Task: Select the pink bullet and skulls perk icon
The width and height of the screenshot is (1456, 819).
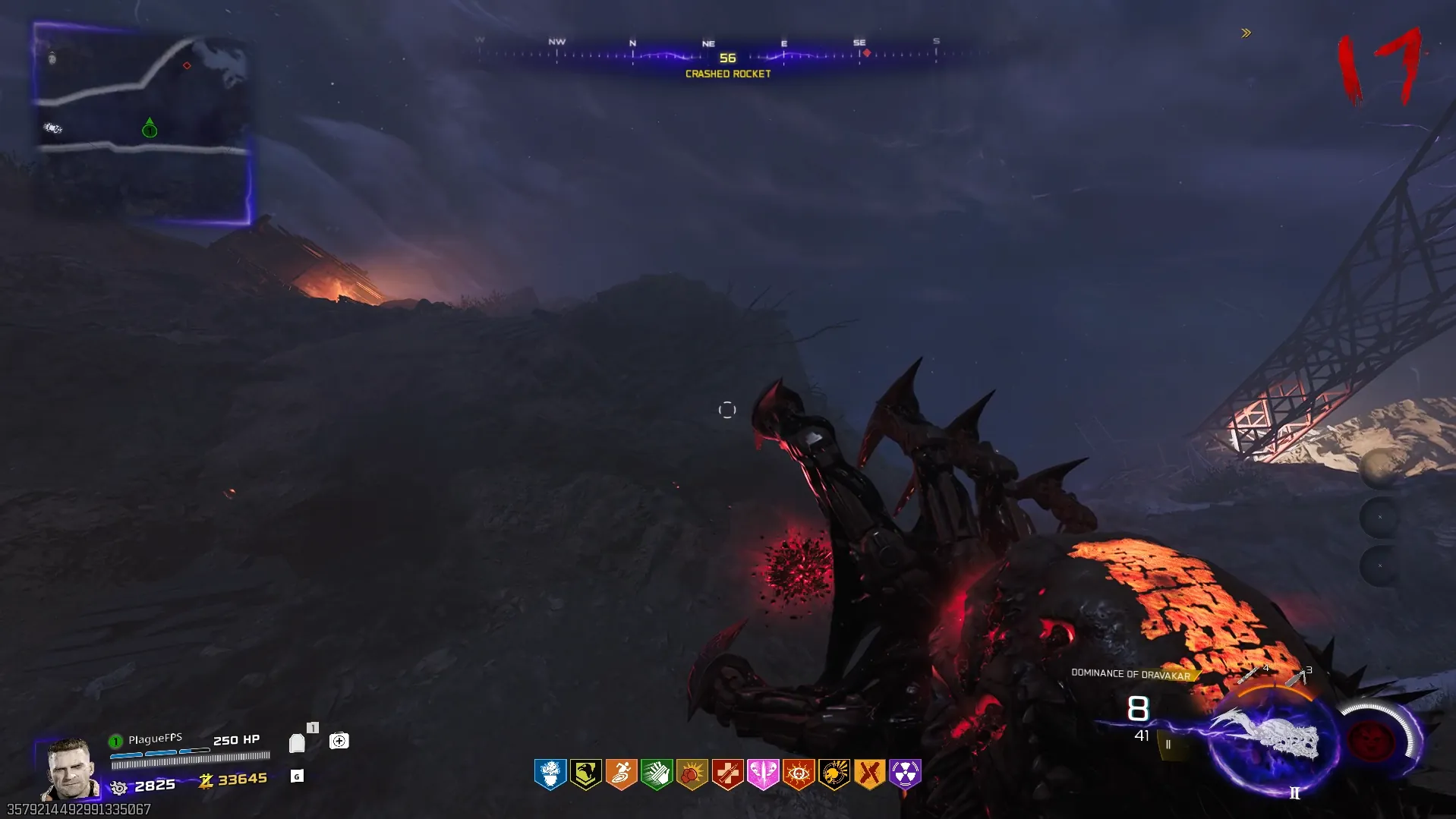Action: (763, 774)
